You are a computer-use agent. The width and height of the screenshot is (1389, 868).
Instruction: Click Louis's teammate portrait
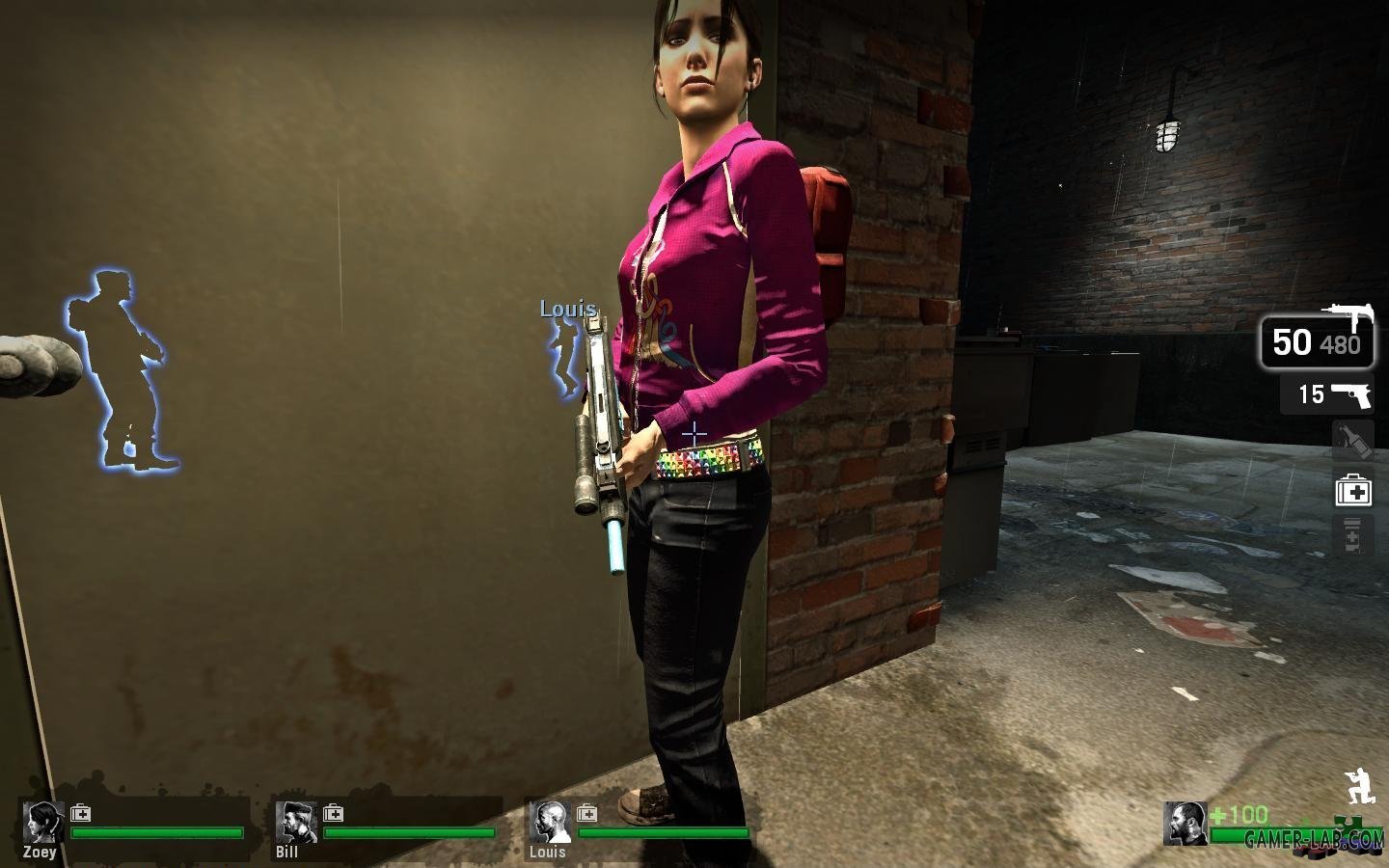(549, 822)
